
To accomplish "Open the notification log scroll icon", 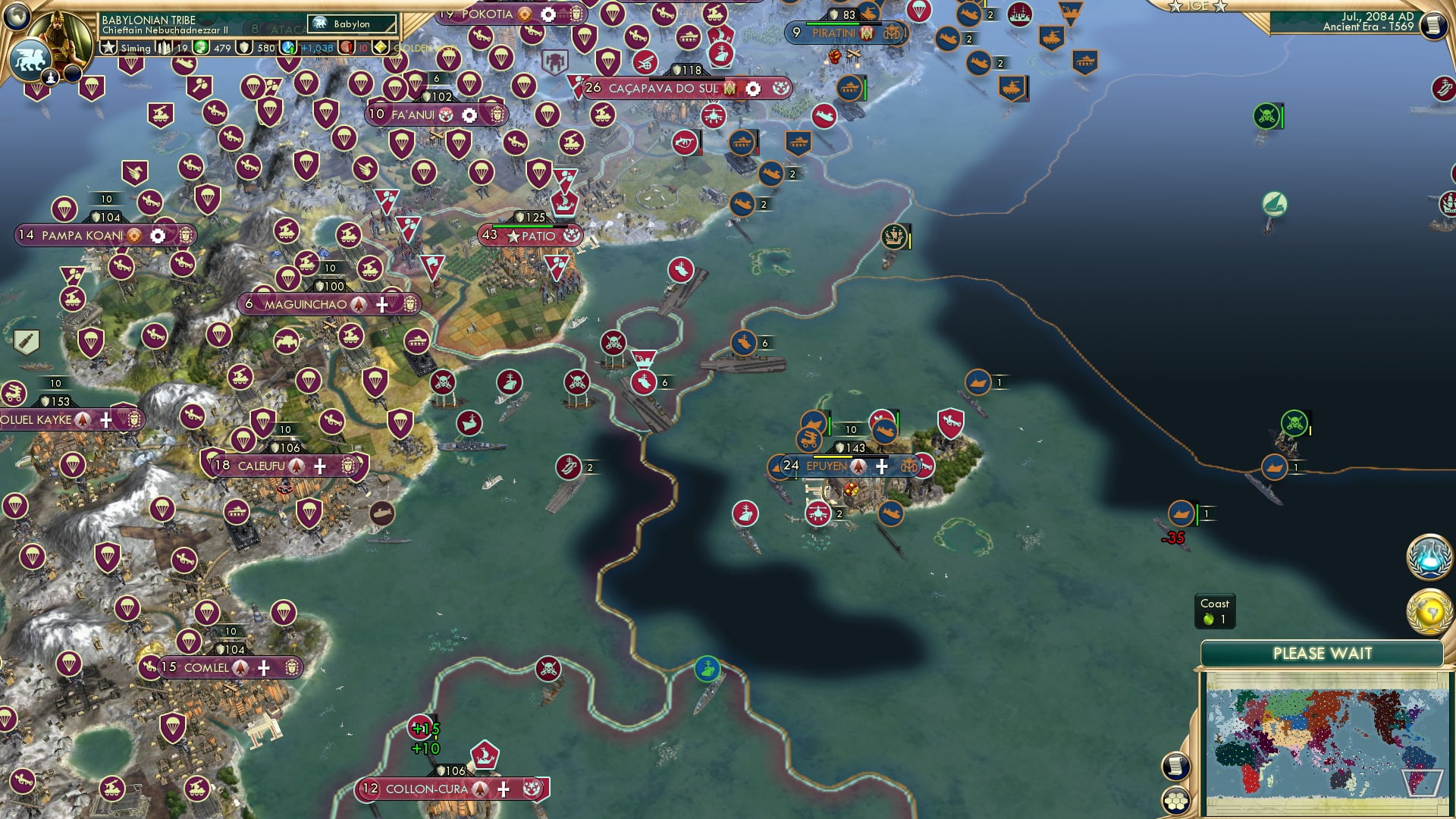I will pos(1175,766).
